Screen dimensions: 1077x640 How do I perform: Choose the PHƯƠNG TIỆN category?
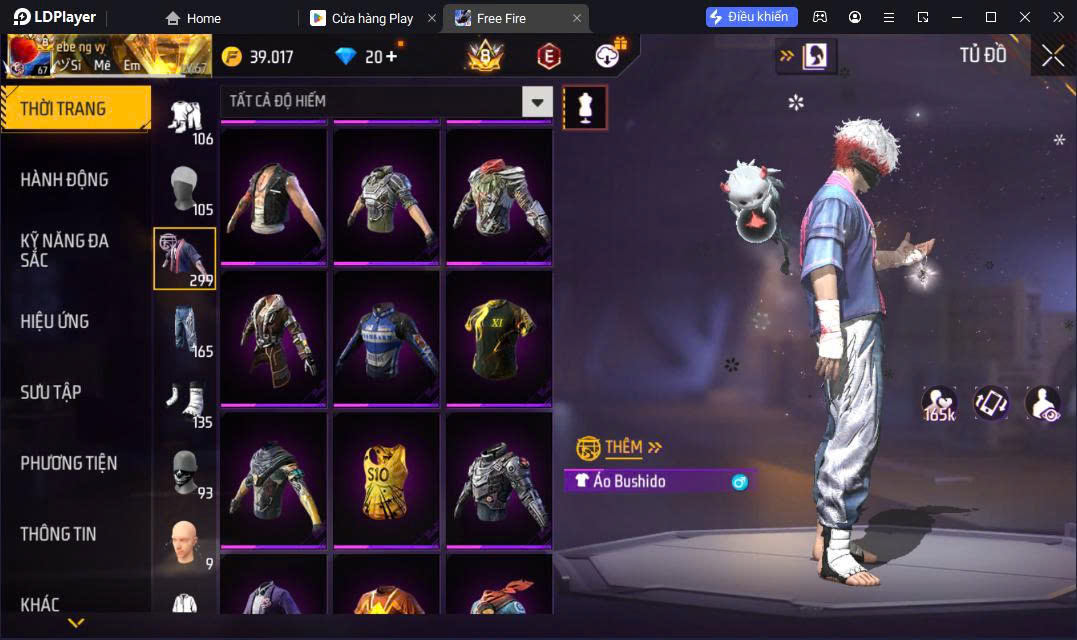(x=69, y=463)
